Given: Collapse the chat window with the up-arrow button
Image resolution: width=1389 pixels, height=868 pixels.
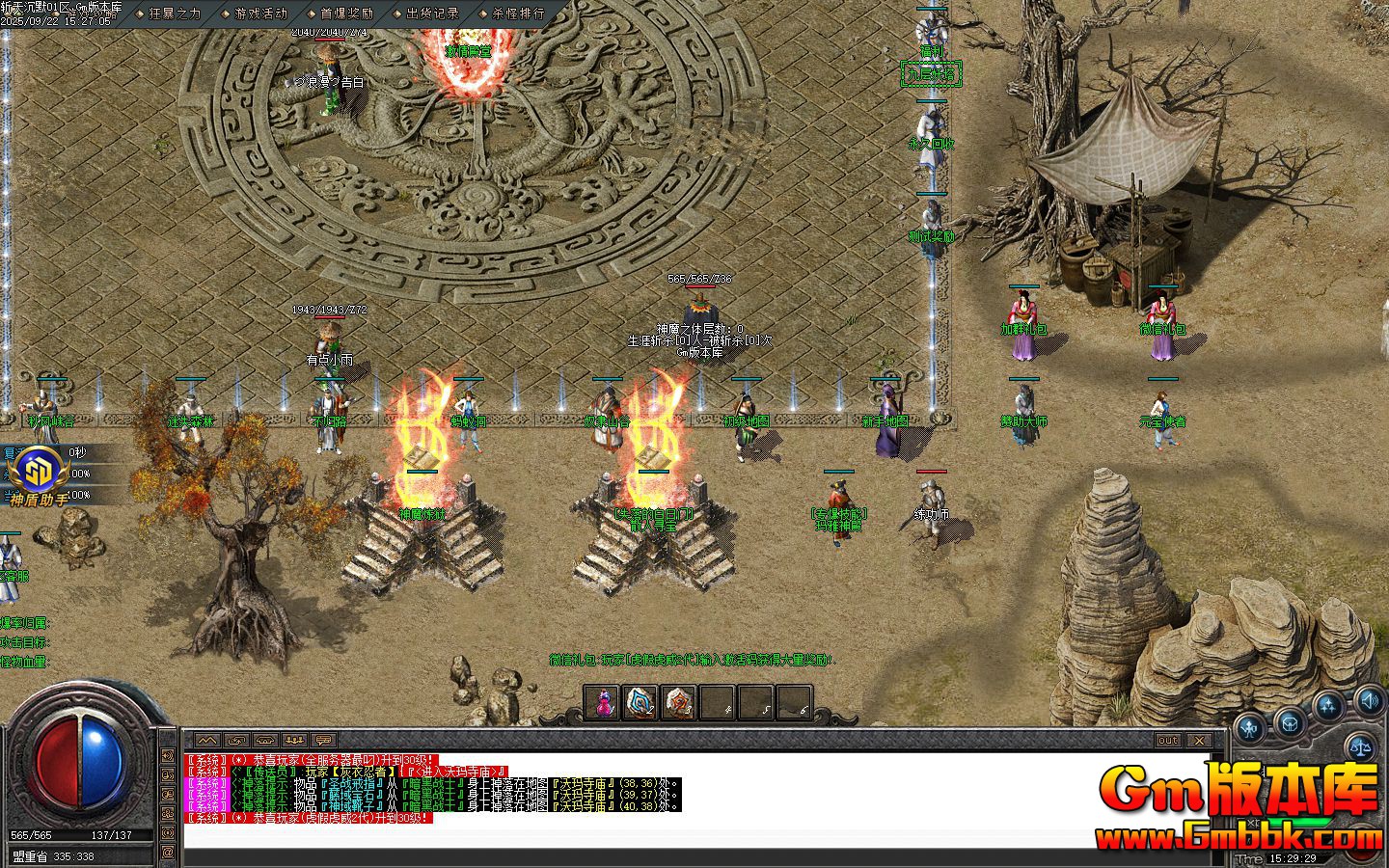Looking at the screenshot, I should point(207,739).
